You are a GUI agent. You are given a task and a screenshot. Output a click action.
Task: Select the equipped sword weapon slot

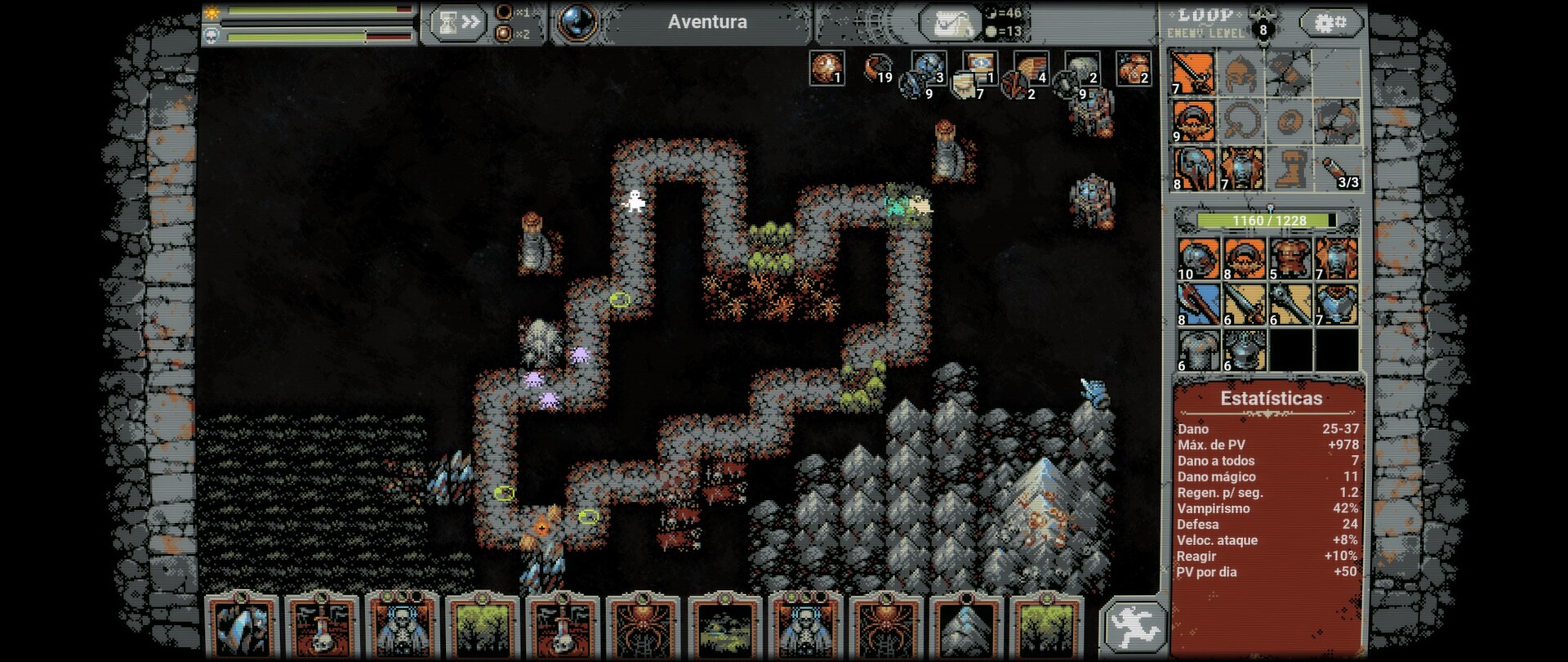click(1193, 73)
